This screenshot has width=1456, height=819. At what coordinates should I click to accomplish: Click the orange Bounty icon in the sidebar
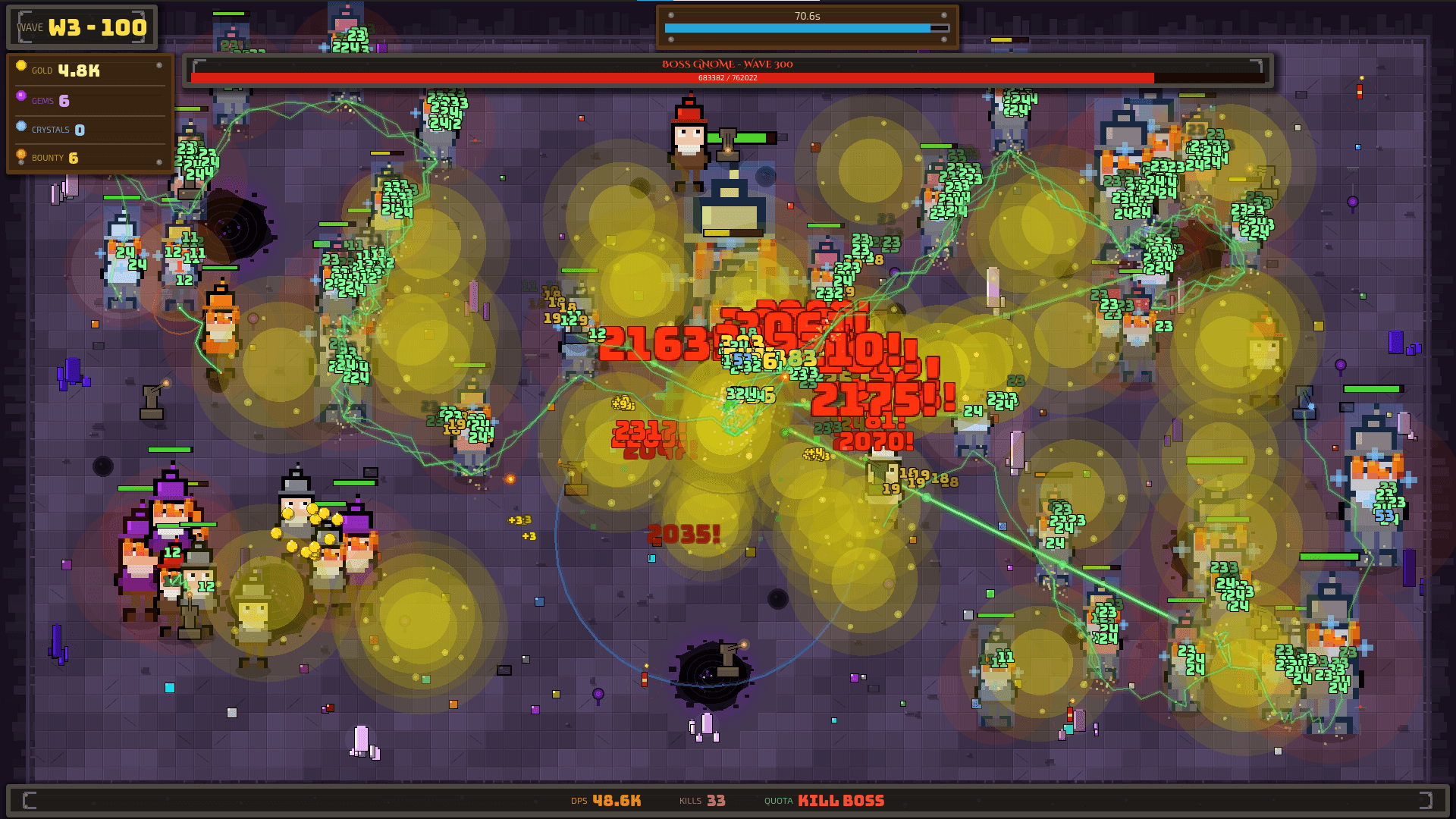pyautogui.click(x=20, y=155)
